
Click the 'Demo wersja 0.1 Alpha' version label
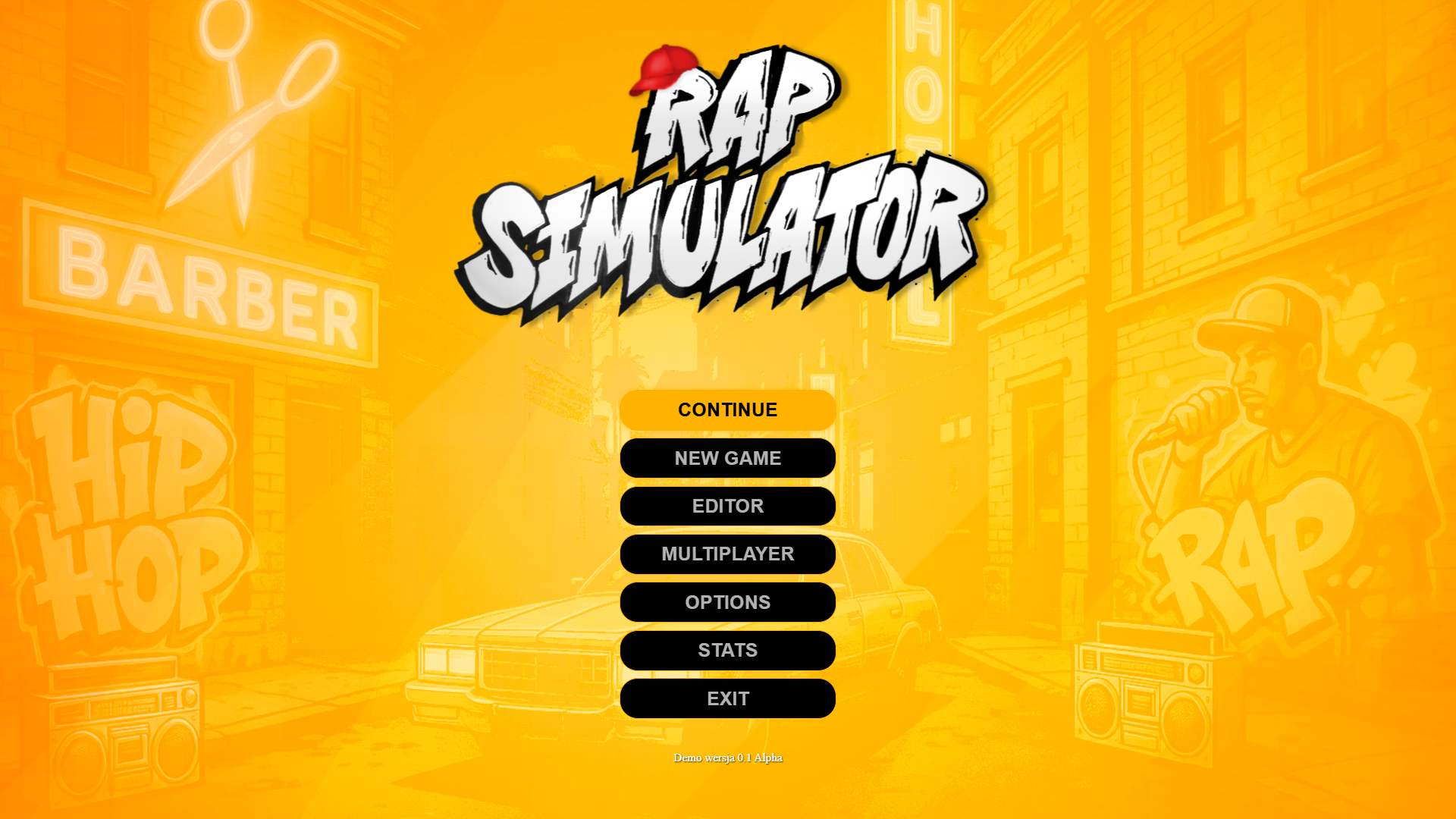(x=728, y=758)
